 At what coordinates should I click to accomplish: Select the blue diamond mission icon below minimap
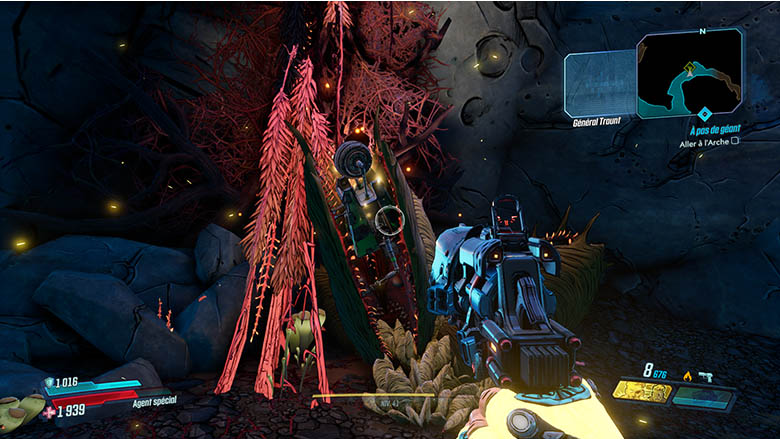tap(704, 113)
